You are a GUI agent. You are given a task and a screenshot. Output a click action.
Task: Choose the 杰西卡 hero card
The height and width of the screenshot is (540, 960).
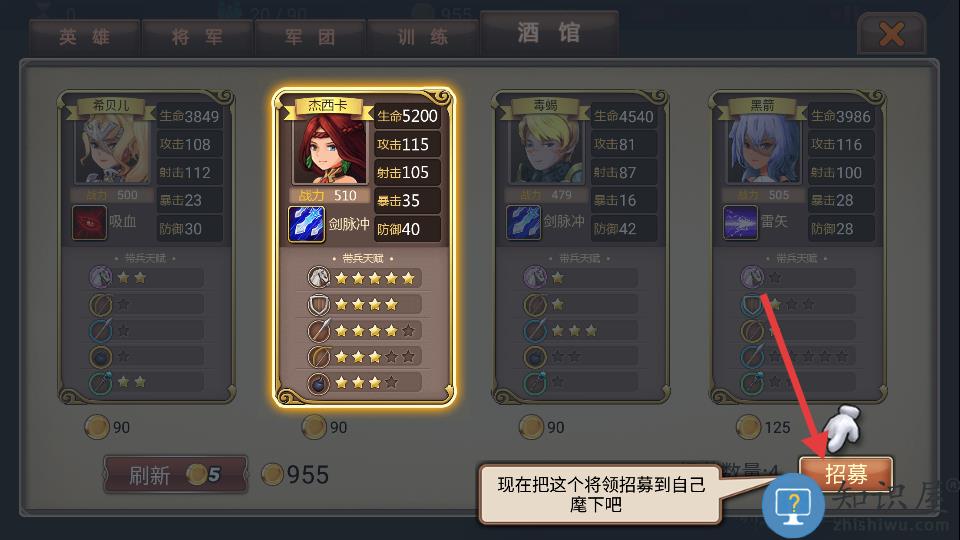[x=364, y=245]
